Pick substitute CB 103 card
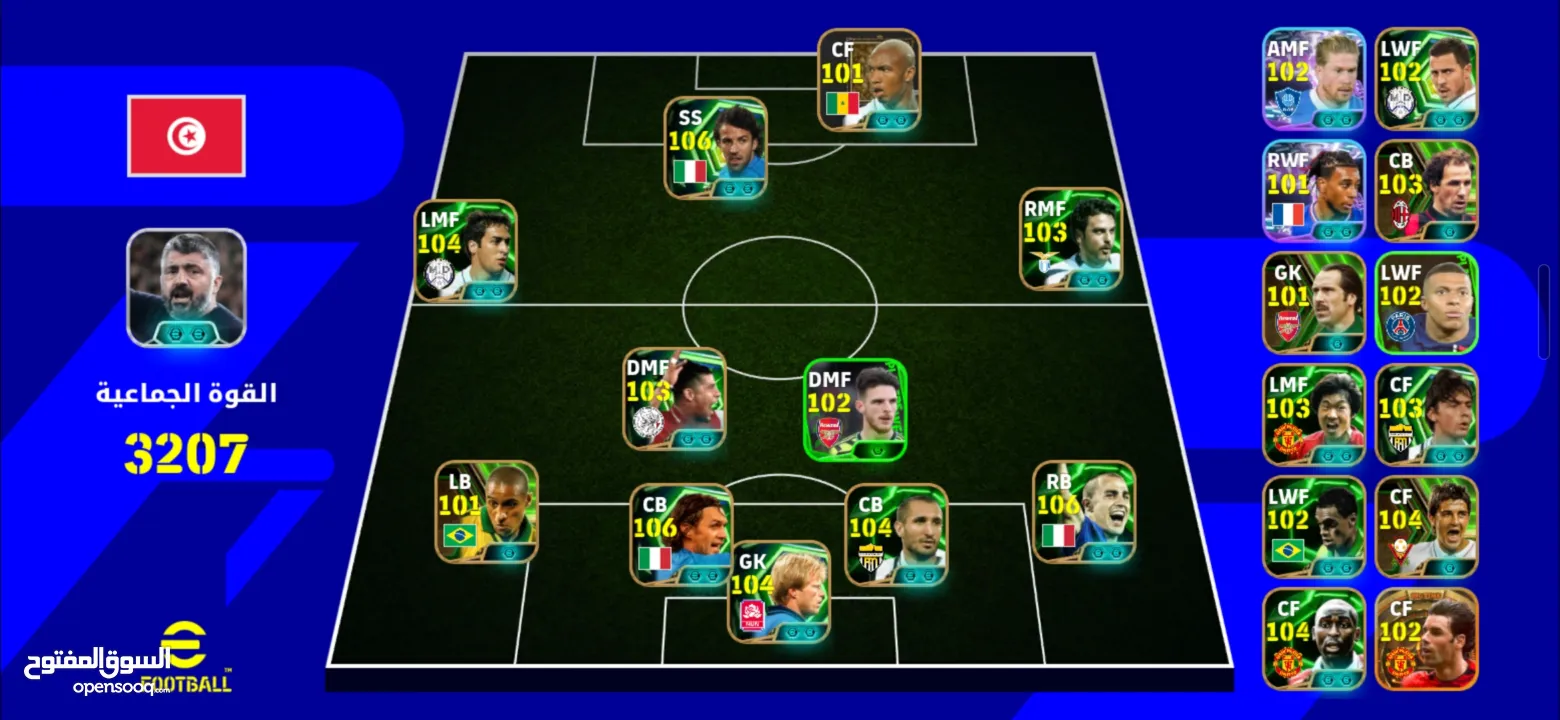1560x720 pixels. click(1426, 191)
